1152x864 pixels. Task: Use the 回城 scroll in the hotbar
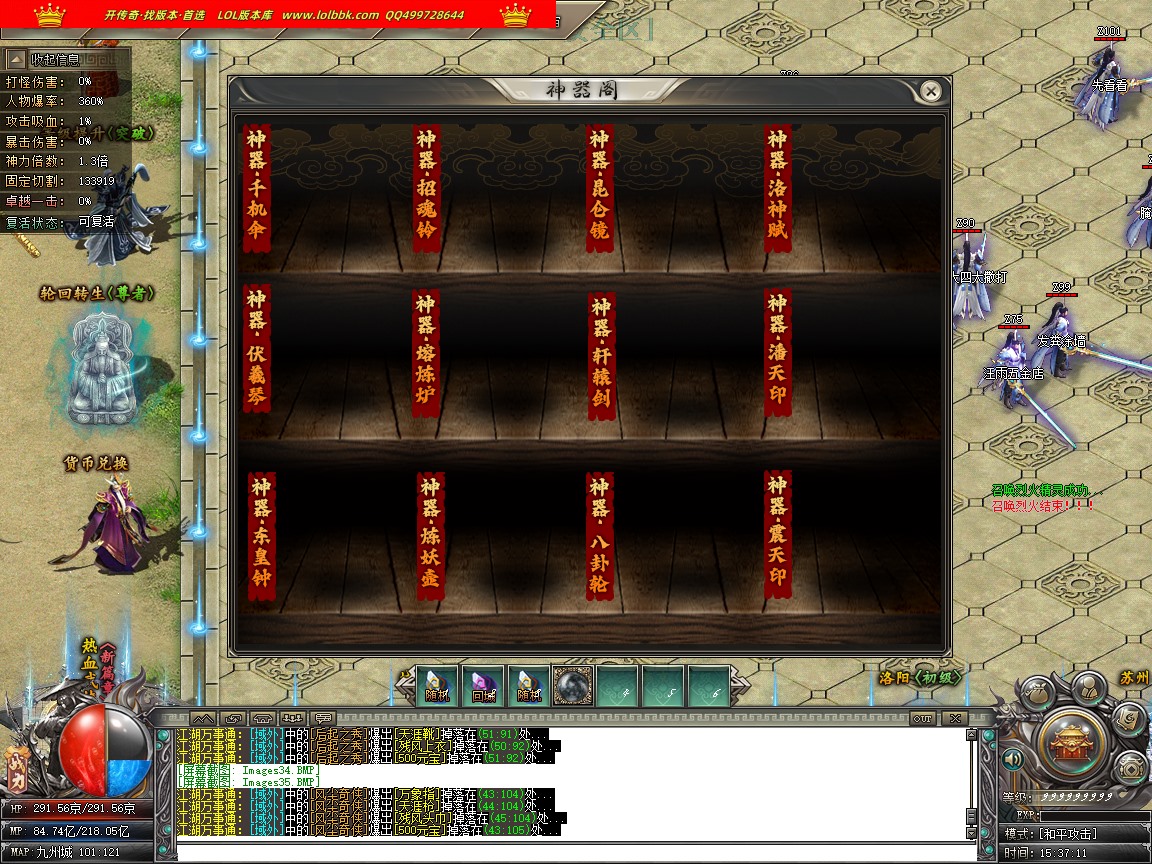483,686
